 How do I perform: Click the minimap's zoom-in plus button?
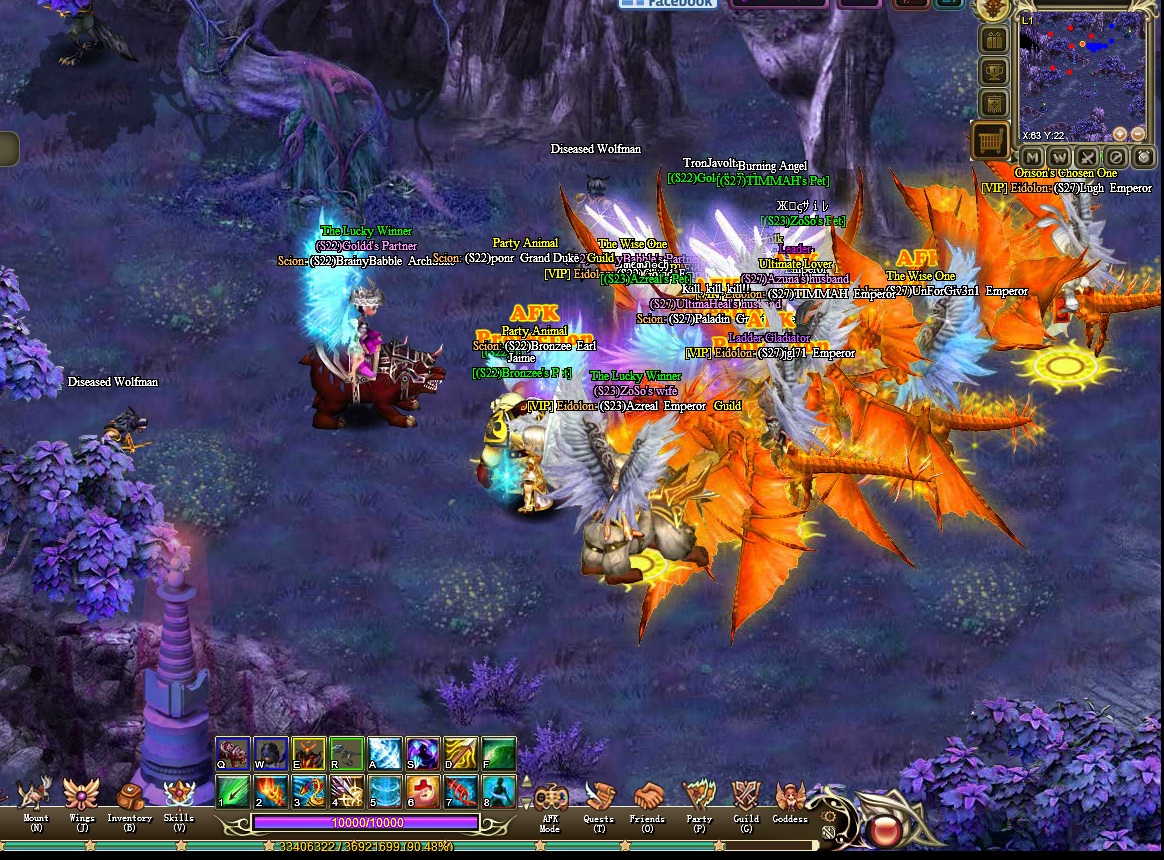coord(1120,133)
